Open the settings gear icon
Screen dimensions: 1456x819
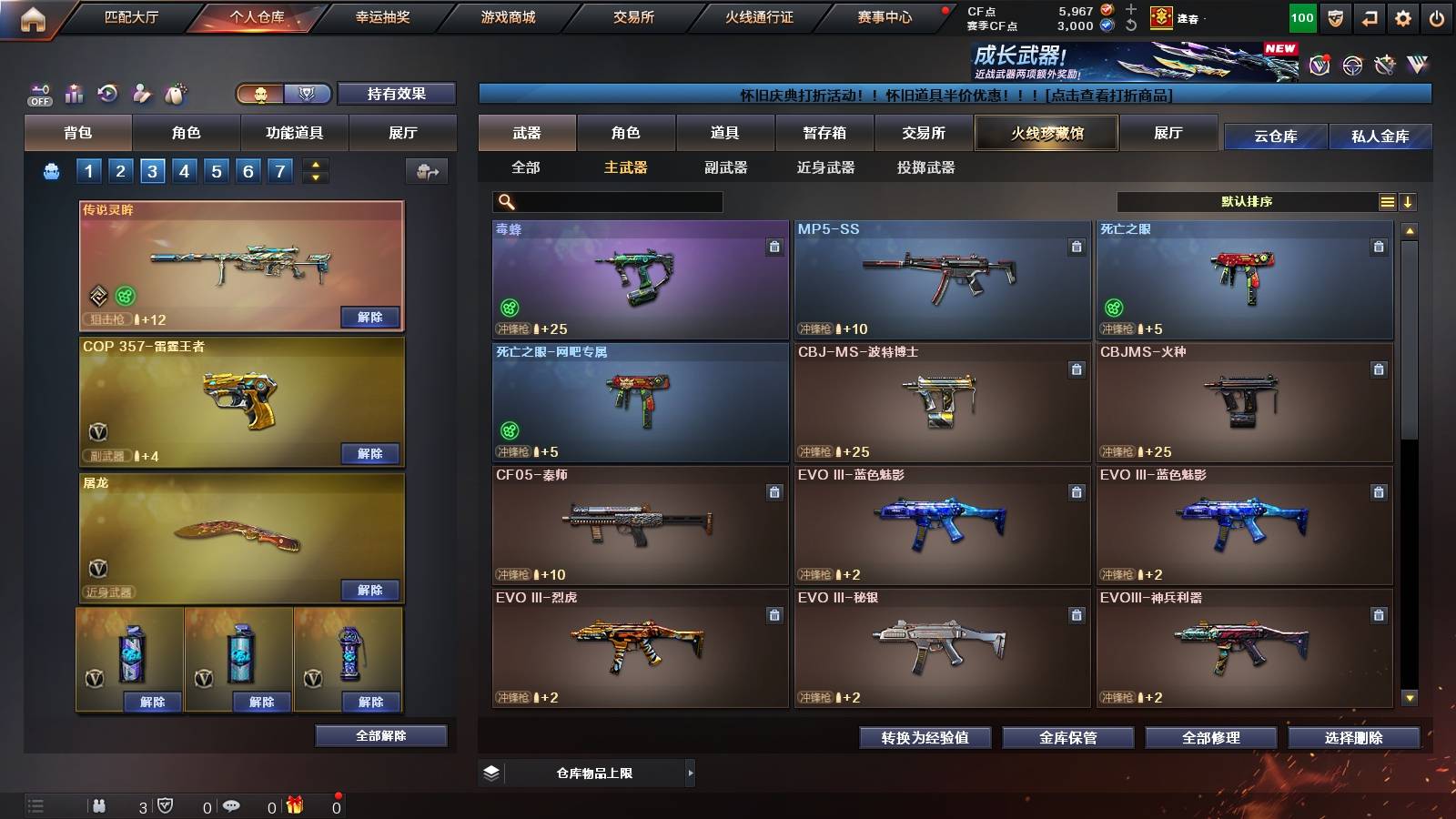tap(1404, 17)
